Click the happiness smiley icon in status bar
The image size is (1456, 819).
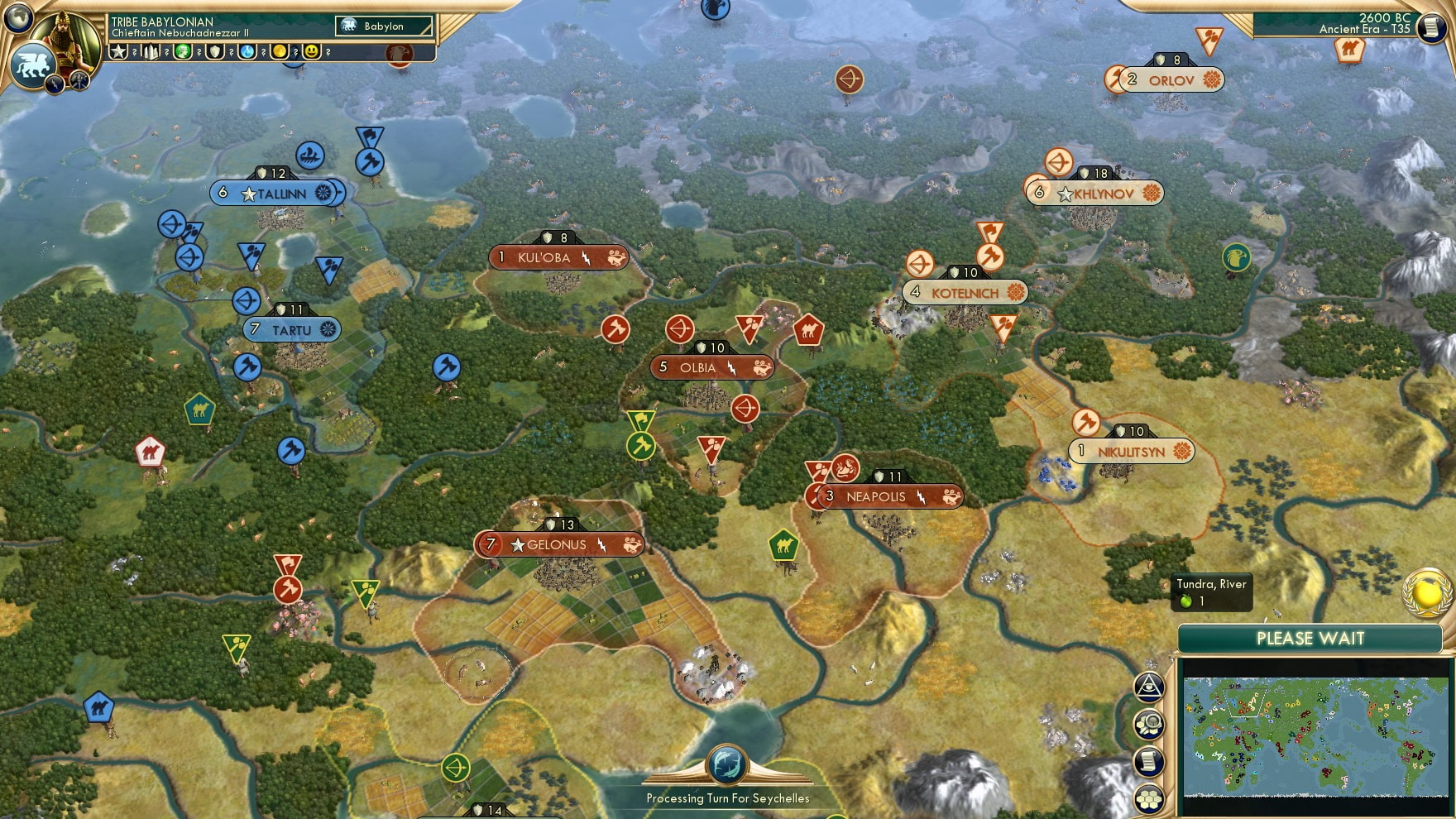[313, 52]
